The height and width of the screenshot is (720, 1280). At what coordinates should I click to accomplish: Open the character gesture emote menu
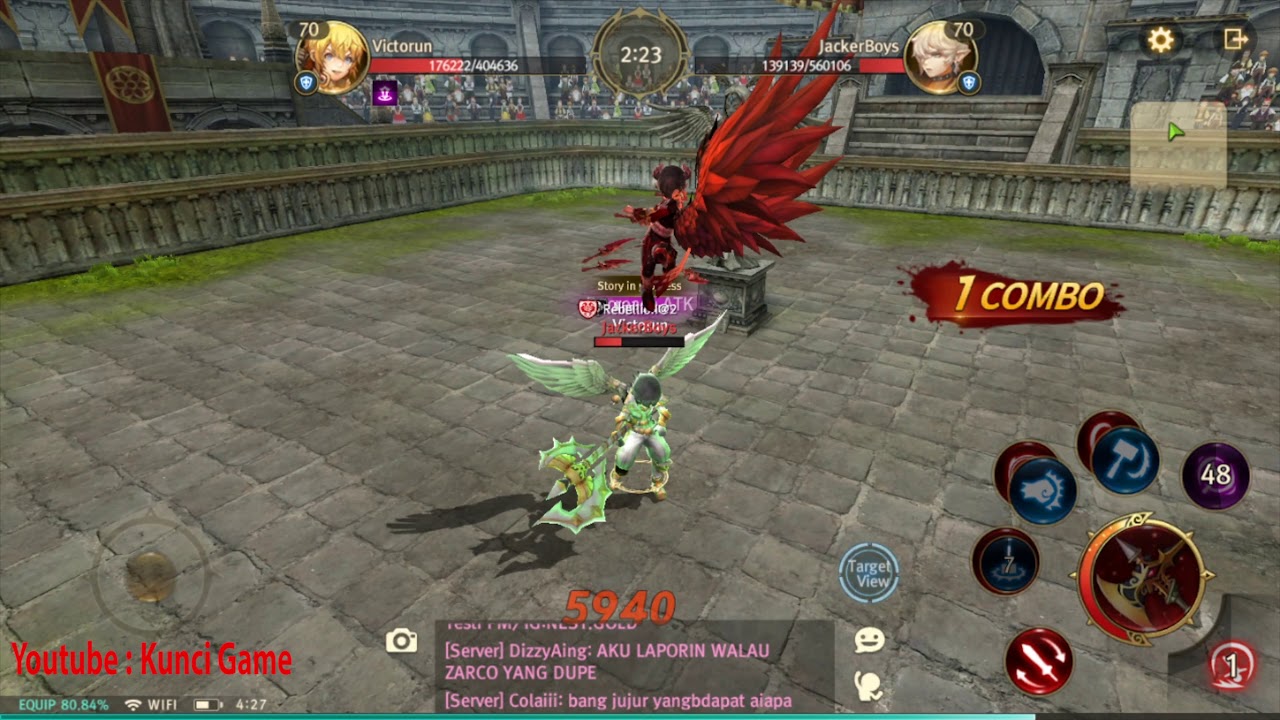click(x=868, y=685)
